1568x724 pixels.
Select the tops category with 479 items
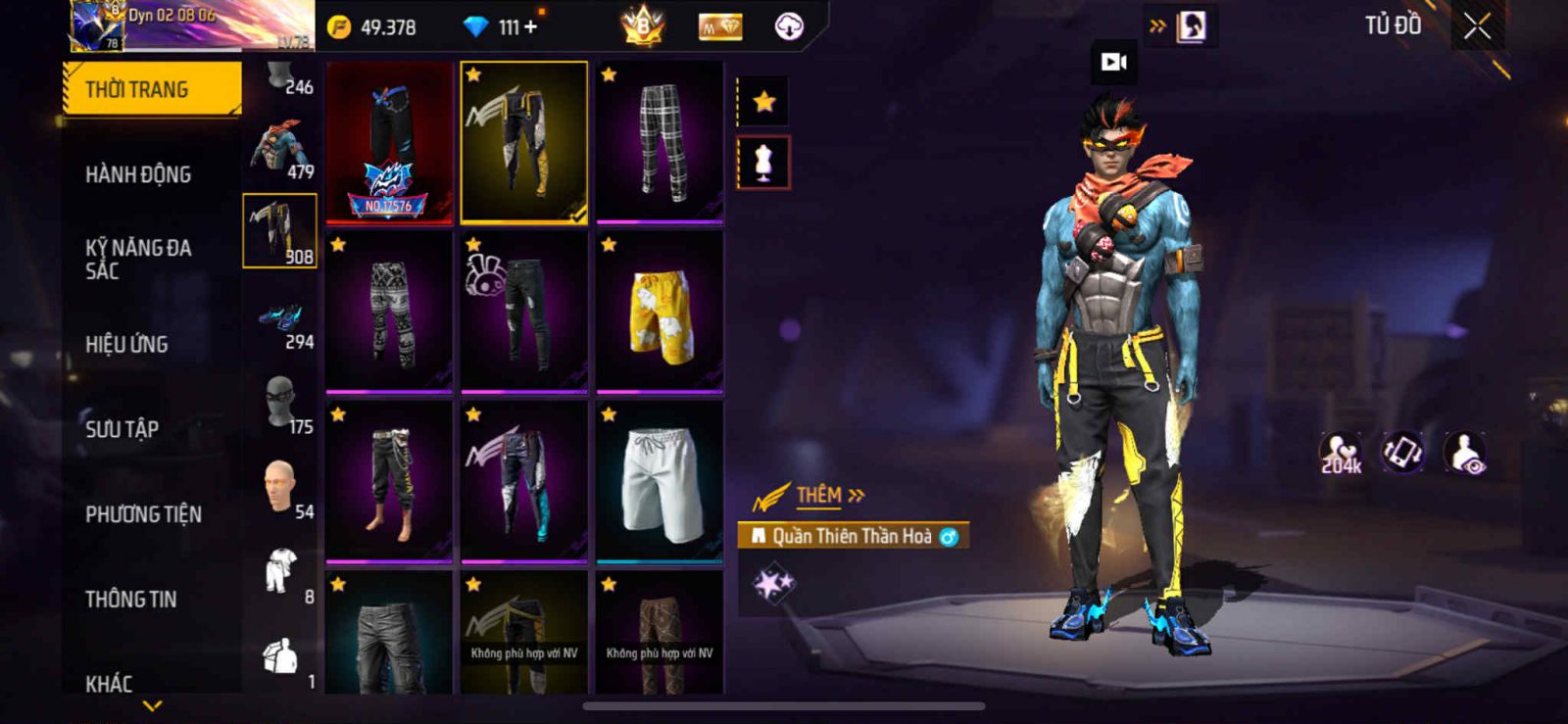tap(279, 150)
